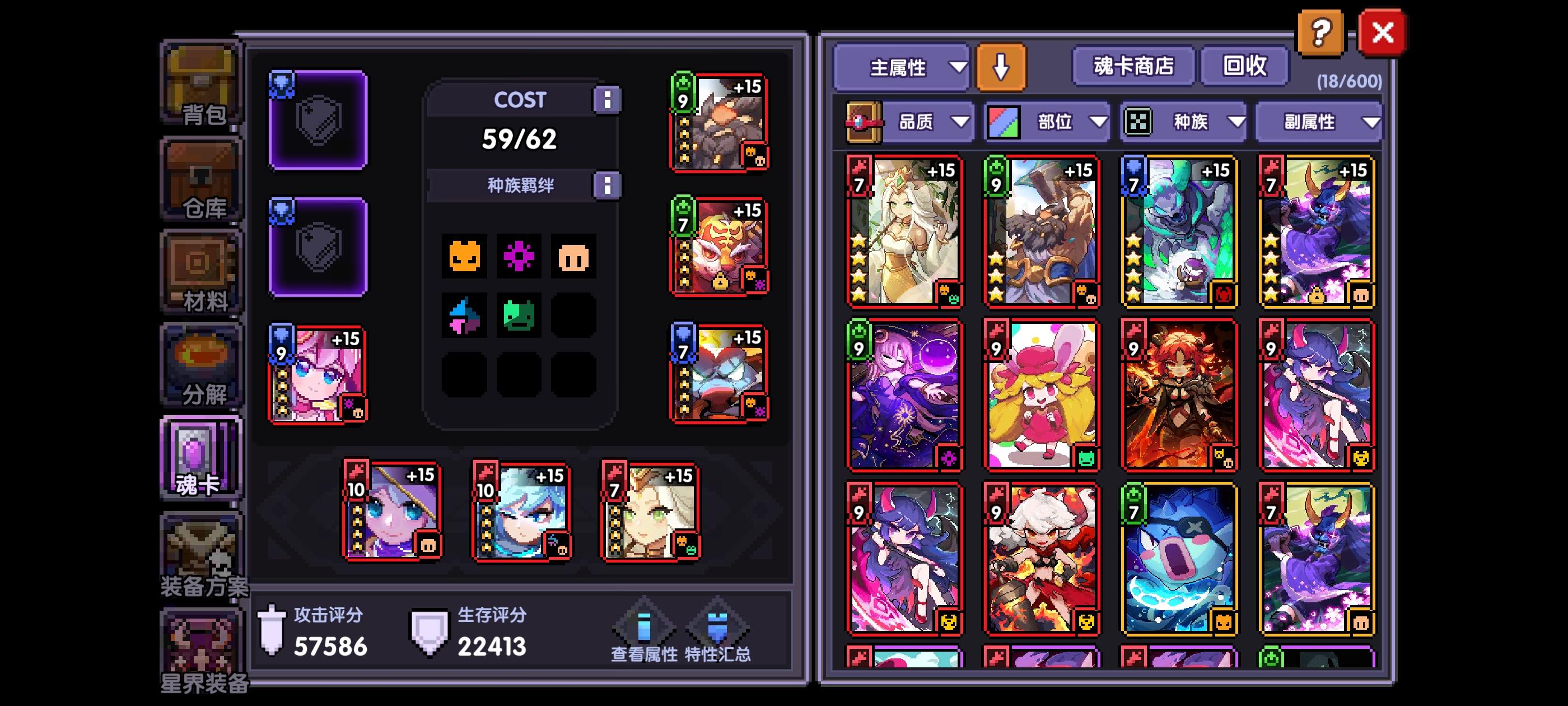The image size is (1568, 706).
Task: Open the 仓库 warehouse panel icon
Action: 201,180
